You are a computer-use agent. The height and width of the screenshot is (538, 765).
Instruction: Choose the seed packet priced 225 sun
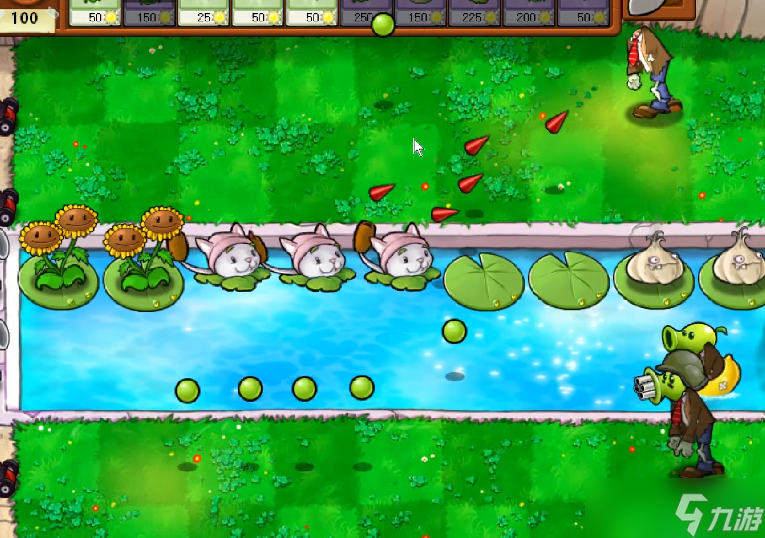[474, 12]
